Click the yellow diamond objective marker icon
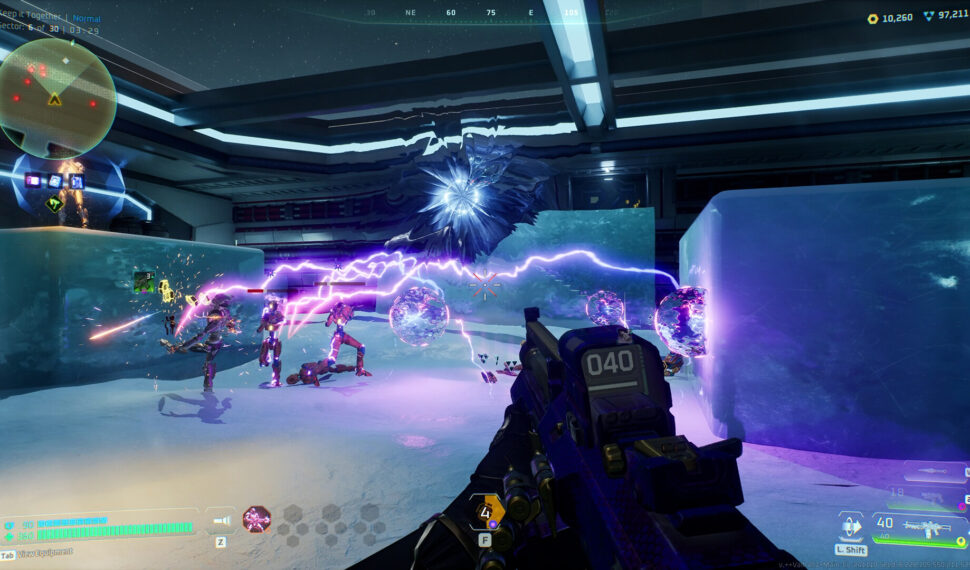970x570 pixels. click(x=56, y=203)
